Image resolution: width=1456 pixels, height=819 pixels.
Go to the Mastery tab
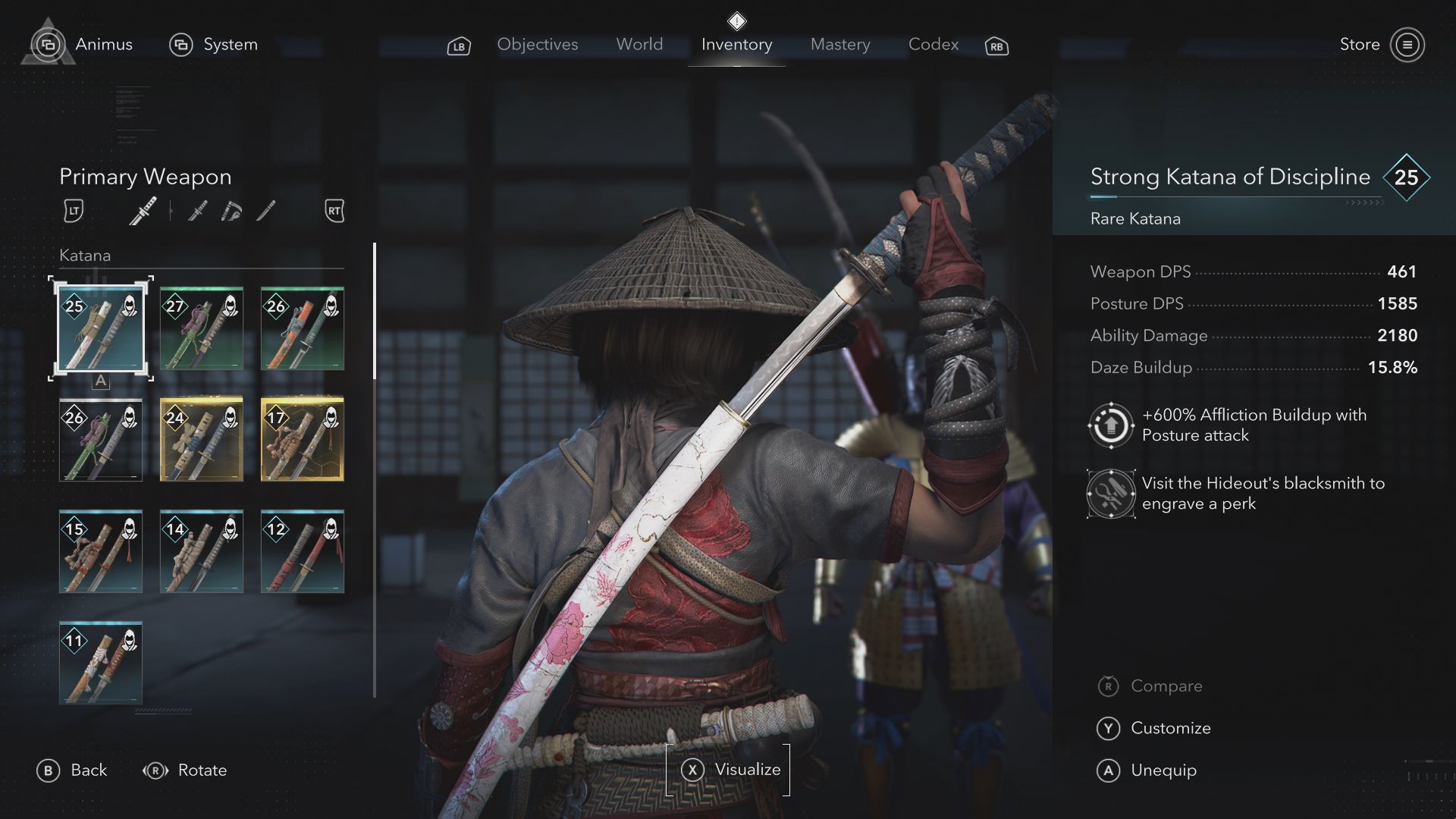click(x=839, y=45)
